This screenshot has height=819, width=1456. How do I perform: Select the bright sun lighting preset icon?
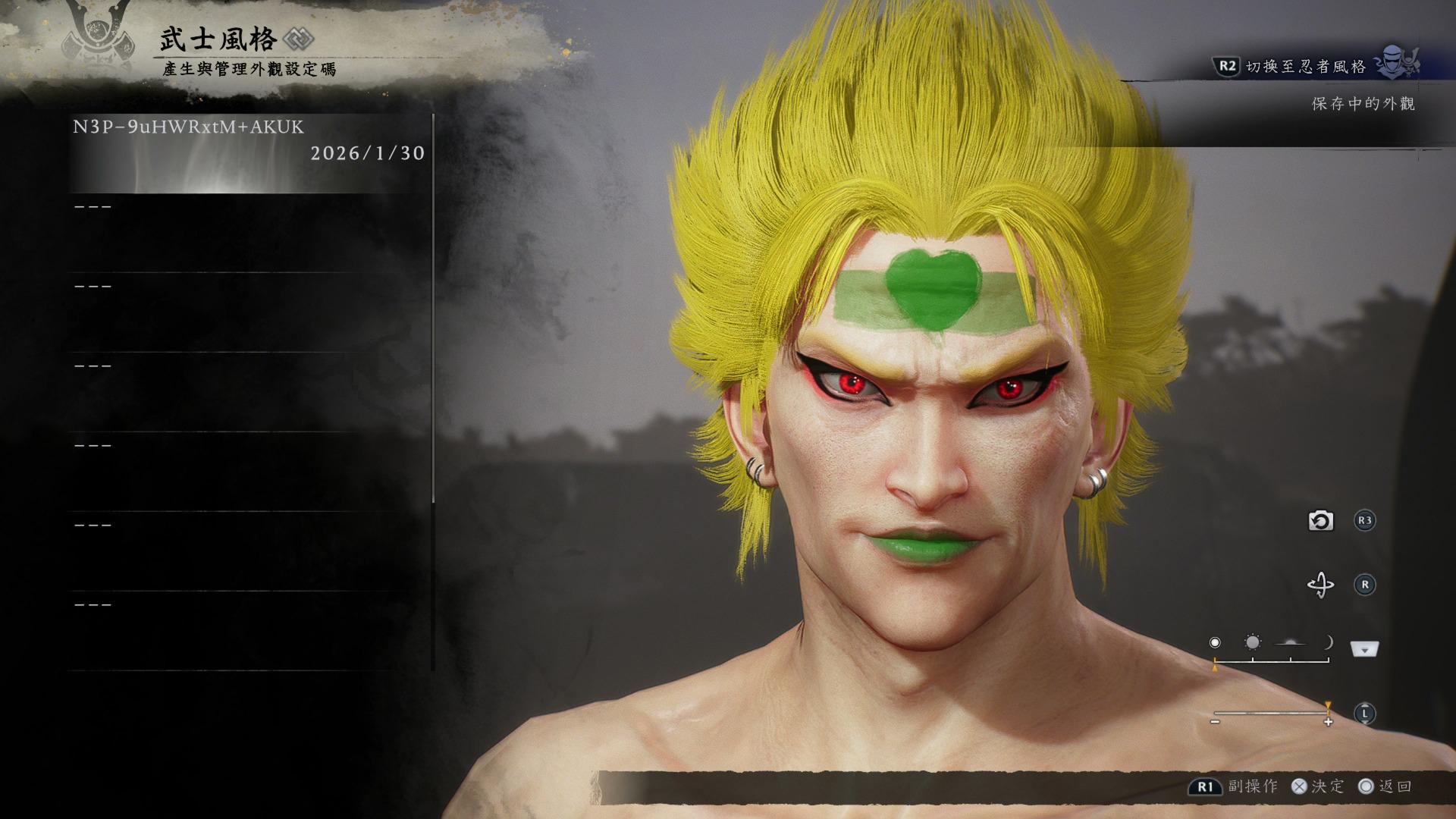(x=1253, y=643)
